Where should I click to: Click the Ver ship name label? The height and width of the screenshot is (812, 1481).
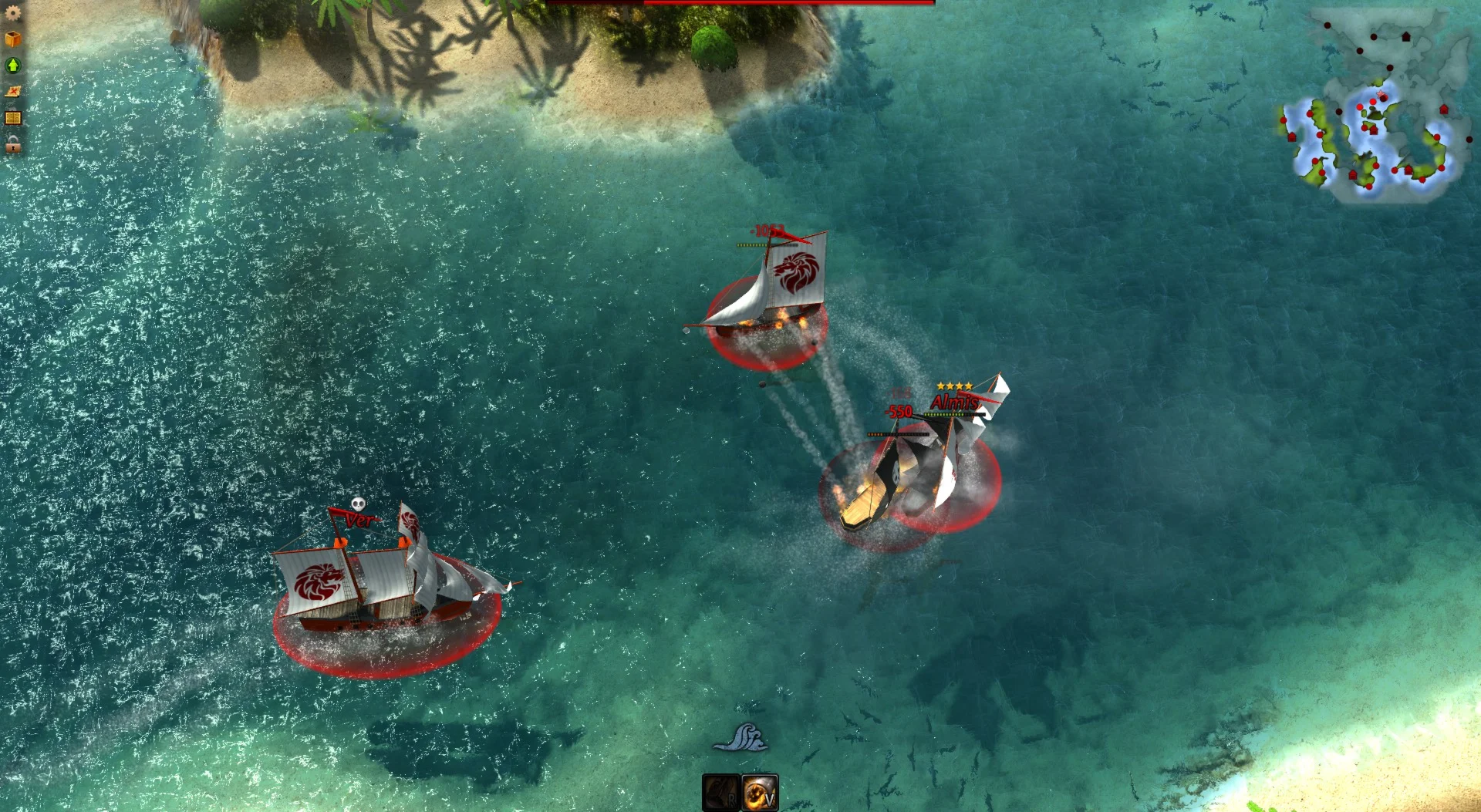click(361, 518)
